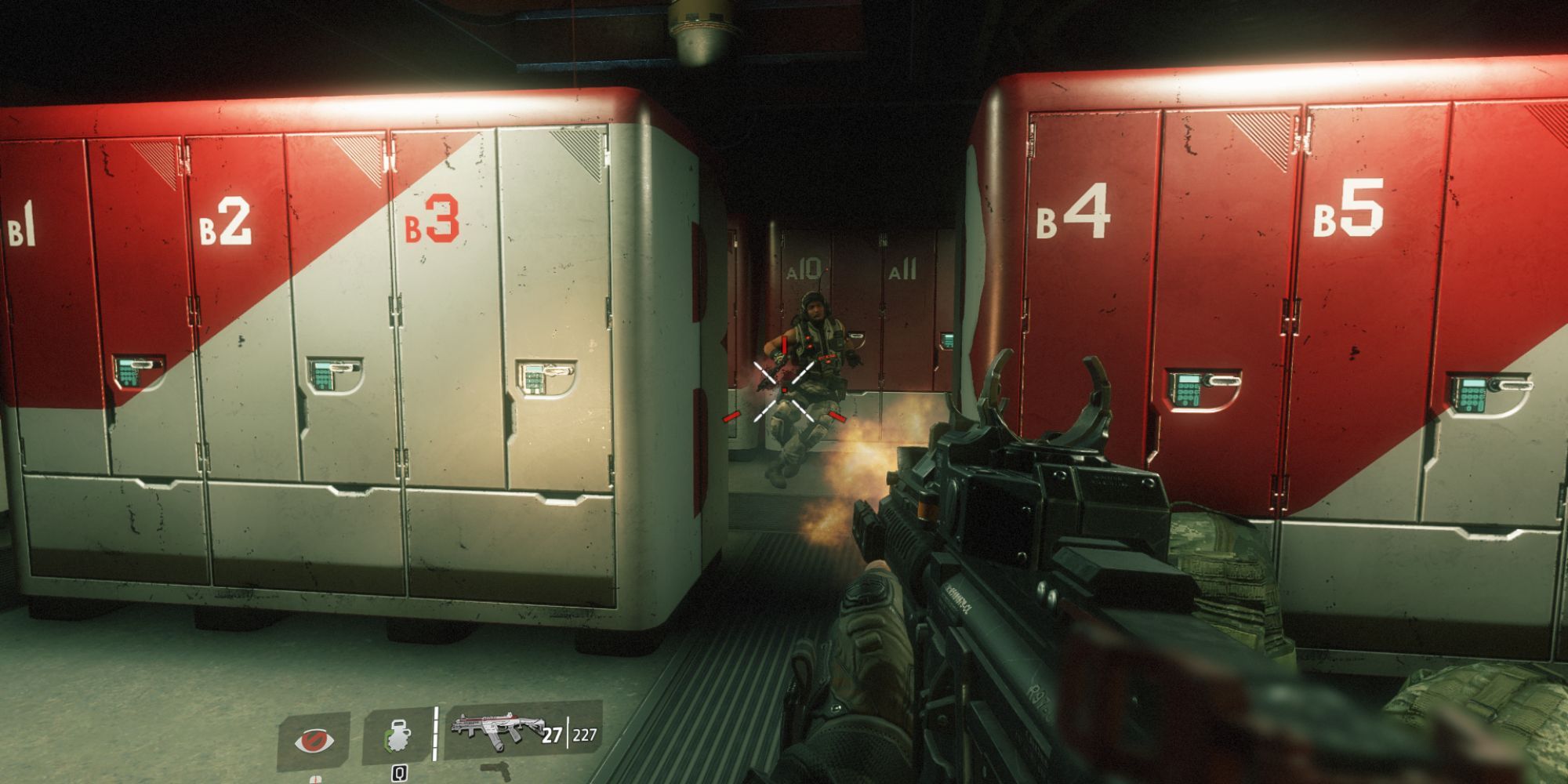Click the segmented charge bar beside the grenade icon
1568x784 pixels.
click(x=435, y=732)
